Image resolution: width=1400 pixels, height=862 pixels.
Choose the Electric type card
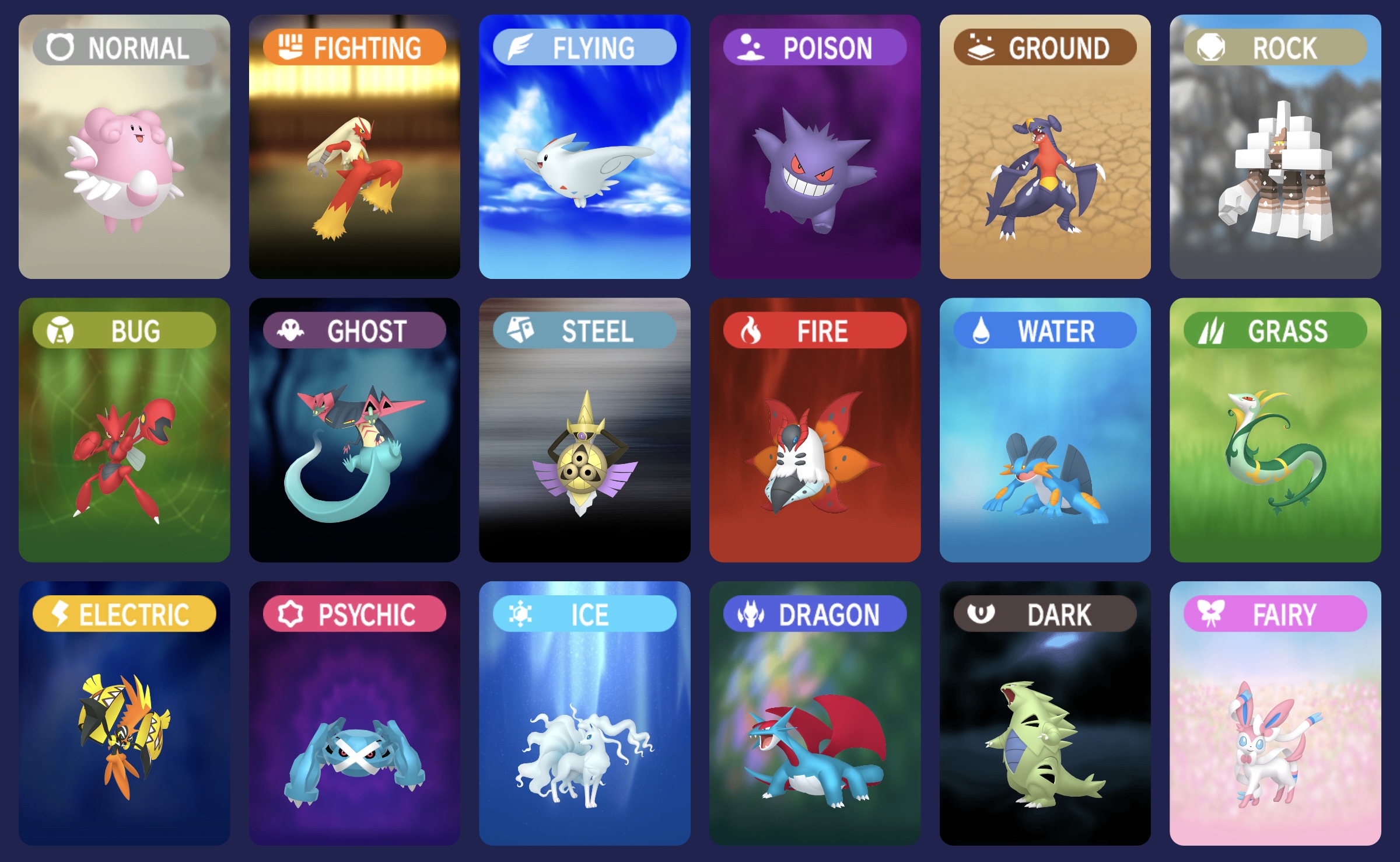(124, 713)
